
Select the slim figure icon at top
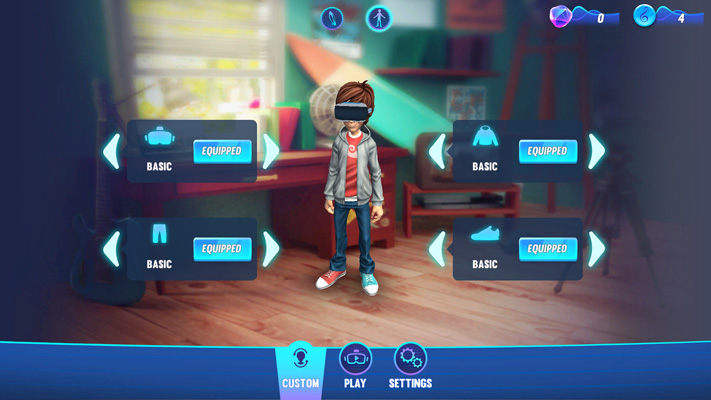[332, 18]
